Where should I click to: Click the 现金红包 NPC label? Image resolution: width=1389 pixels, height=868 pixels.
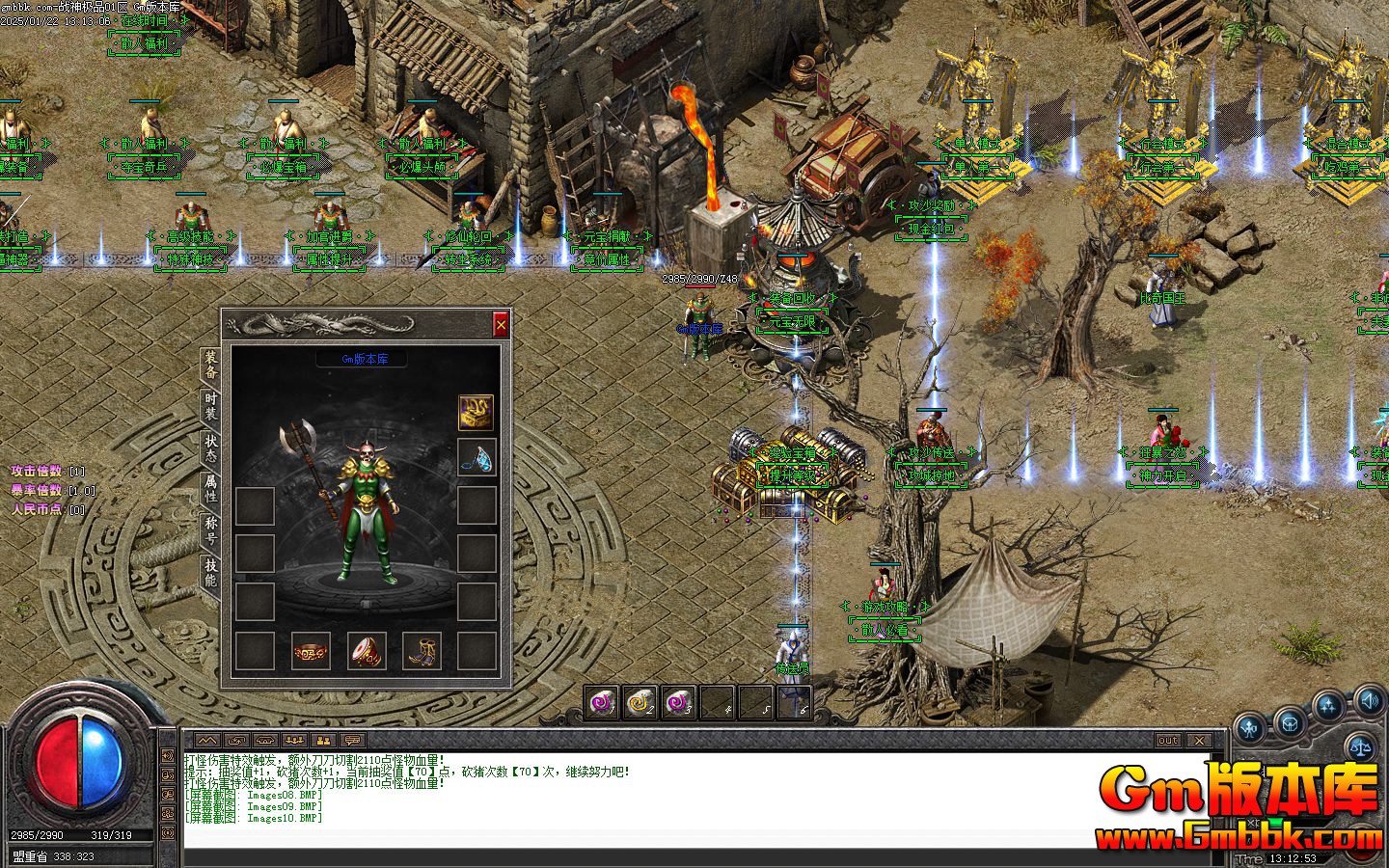click(931, 230)
